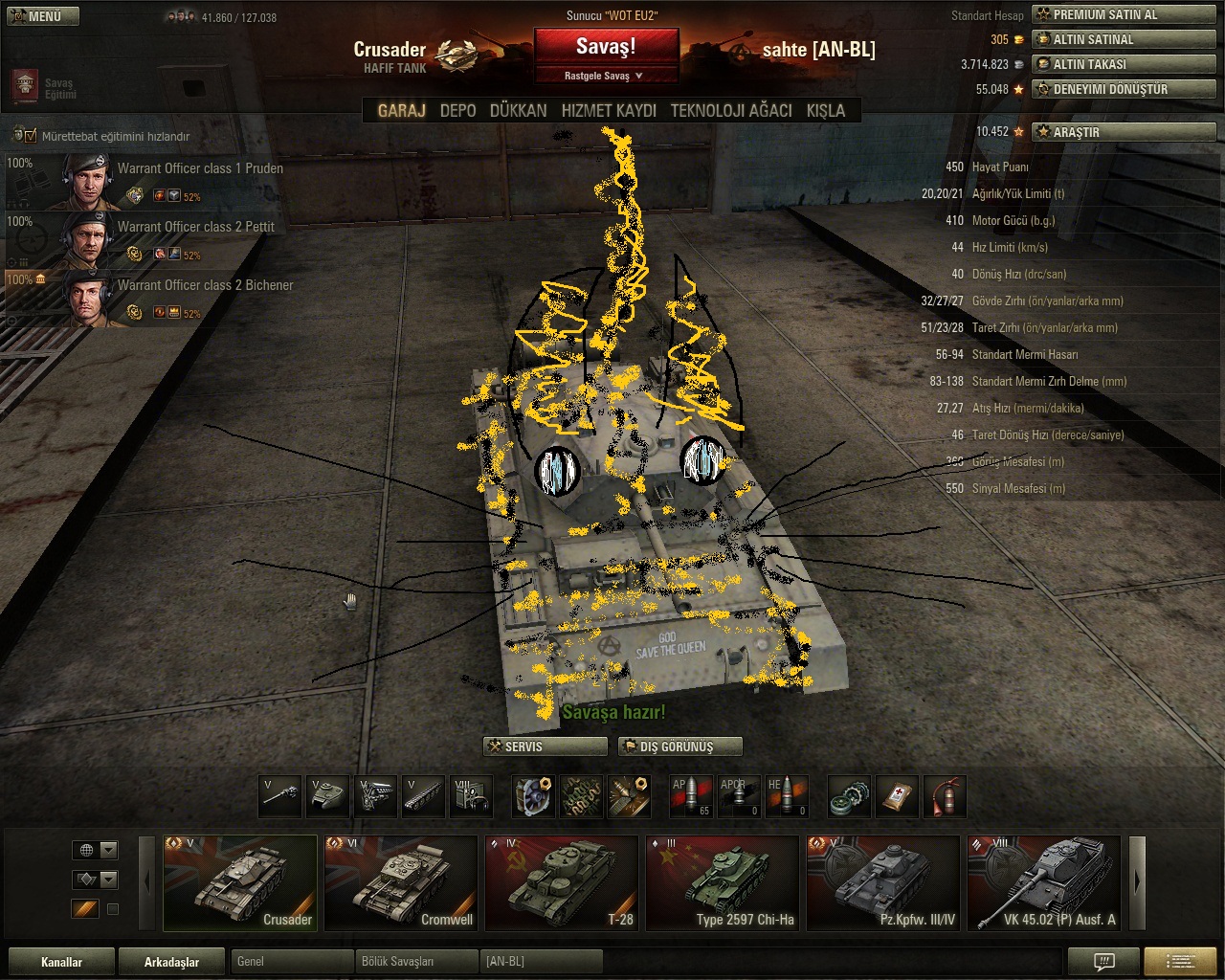This screenshot has width=1225, height=980.
Task: Select crew member Warrant Officer Pruden
Action: point(144,181)
